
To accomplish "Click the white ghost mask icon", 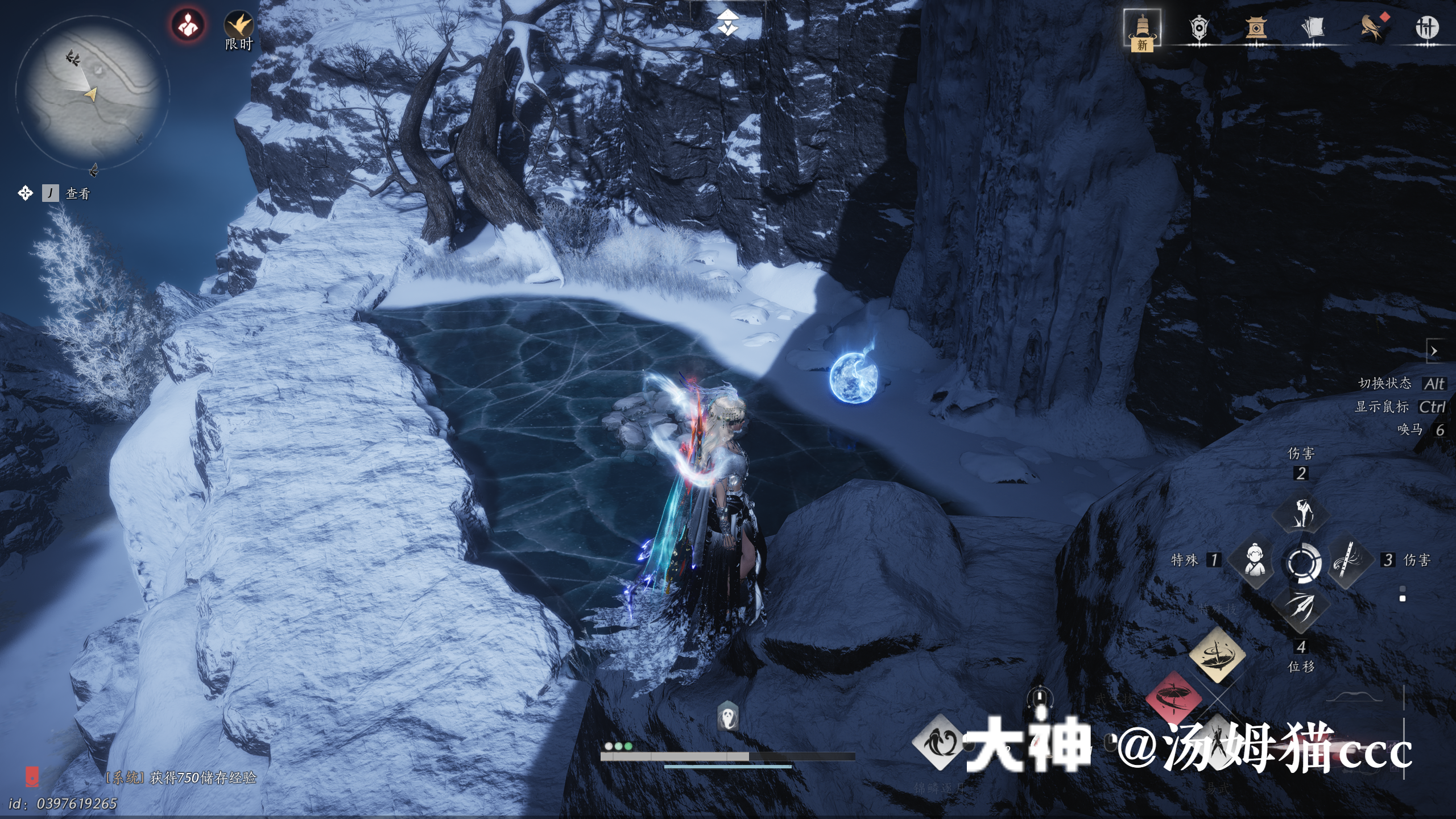I will click(728, 715).
